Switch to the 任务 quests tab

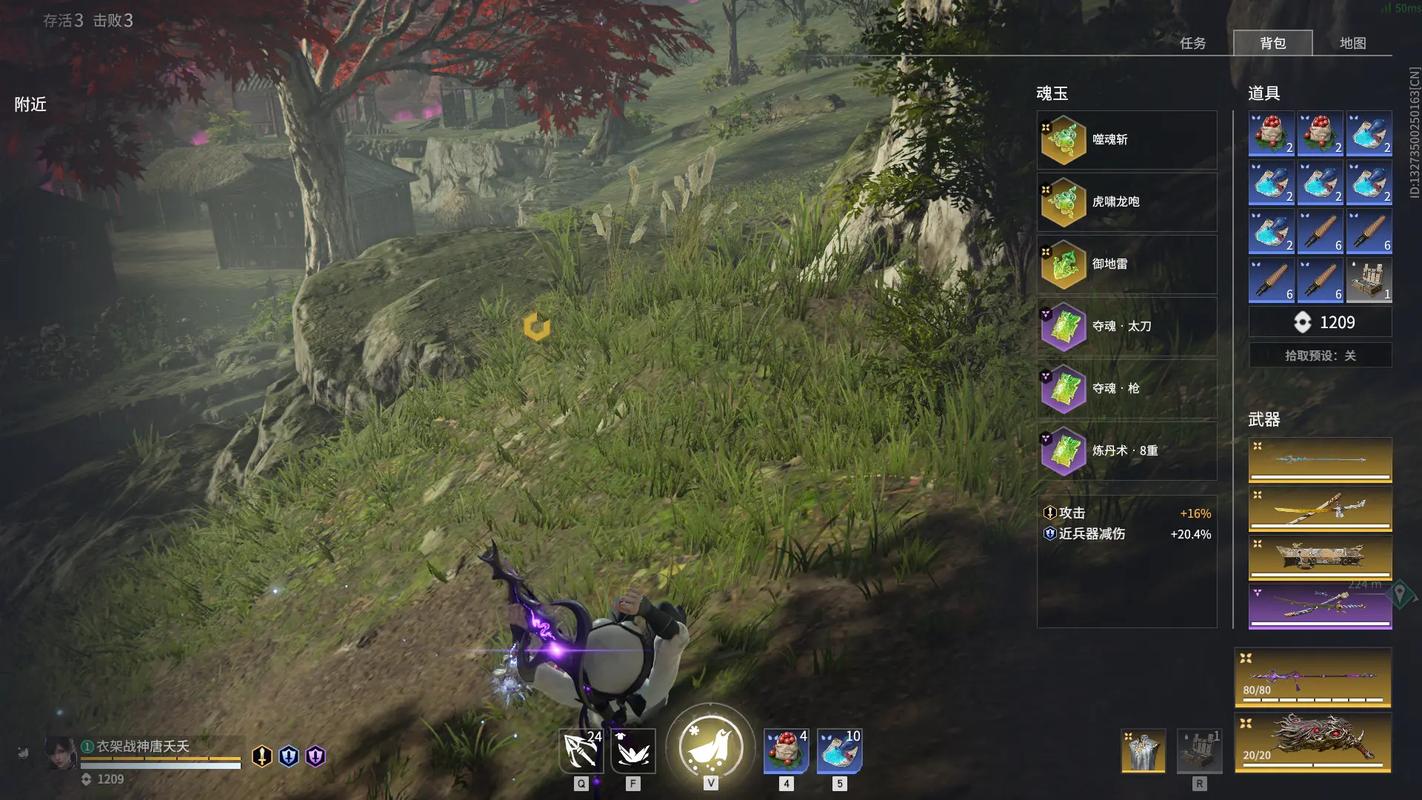coord(1193,43)
